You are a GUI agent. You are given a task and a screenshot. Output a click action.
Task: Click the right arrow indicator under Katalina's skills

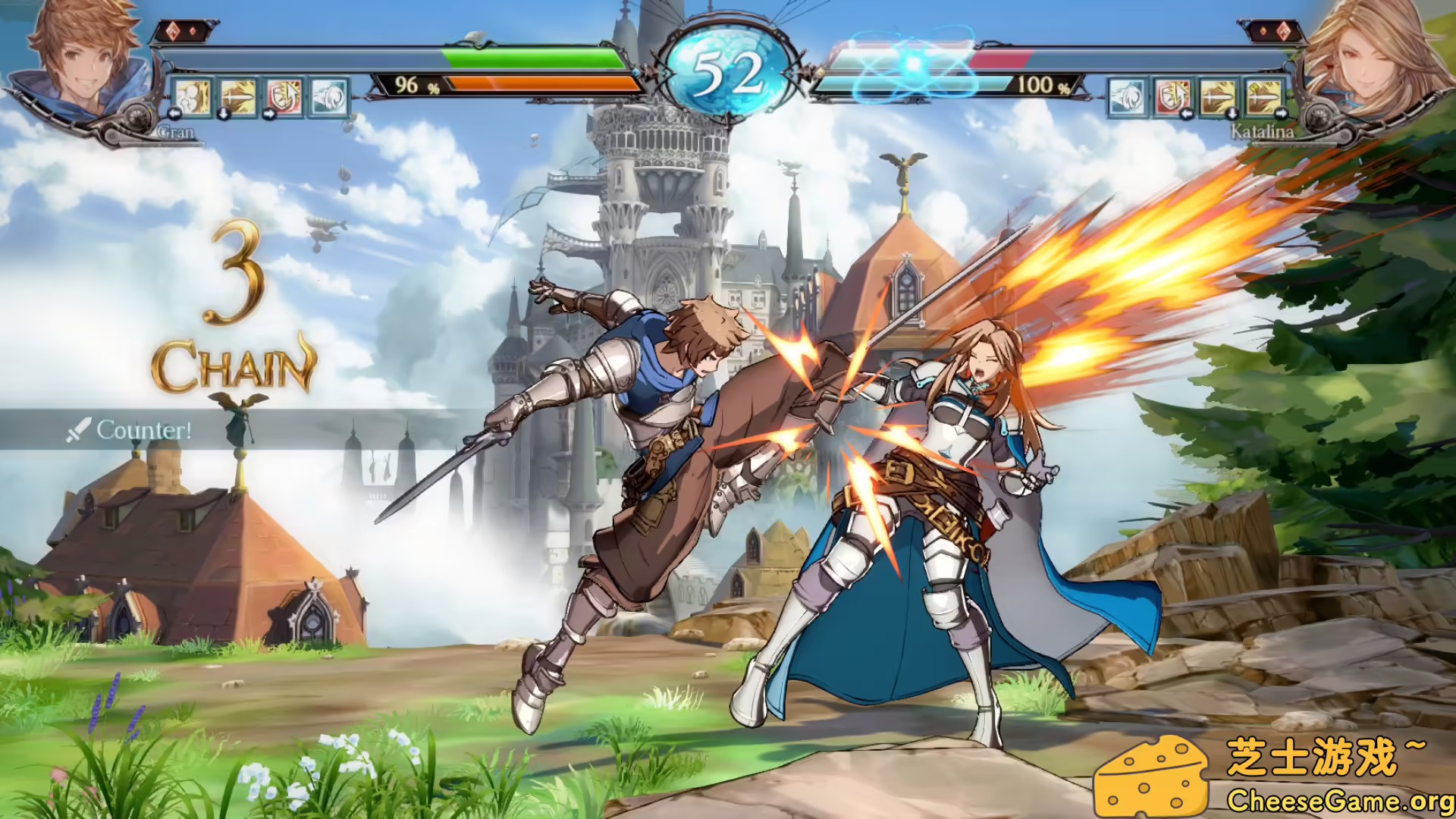coord(1281,115)
